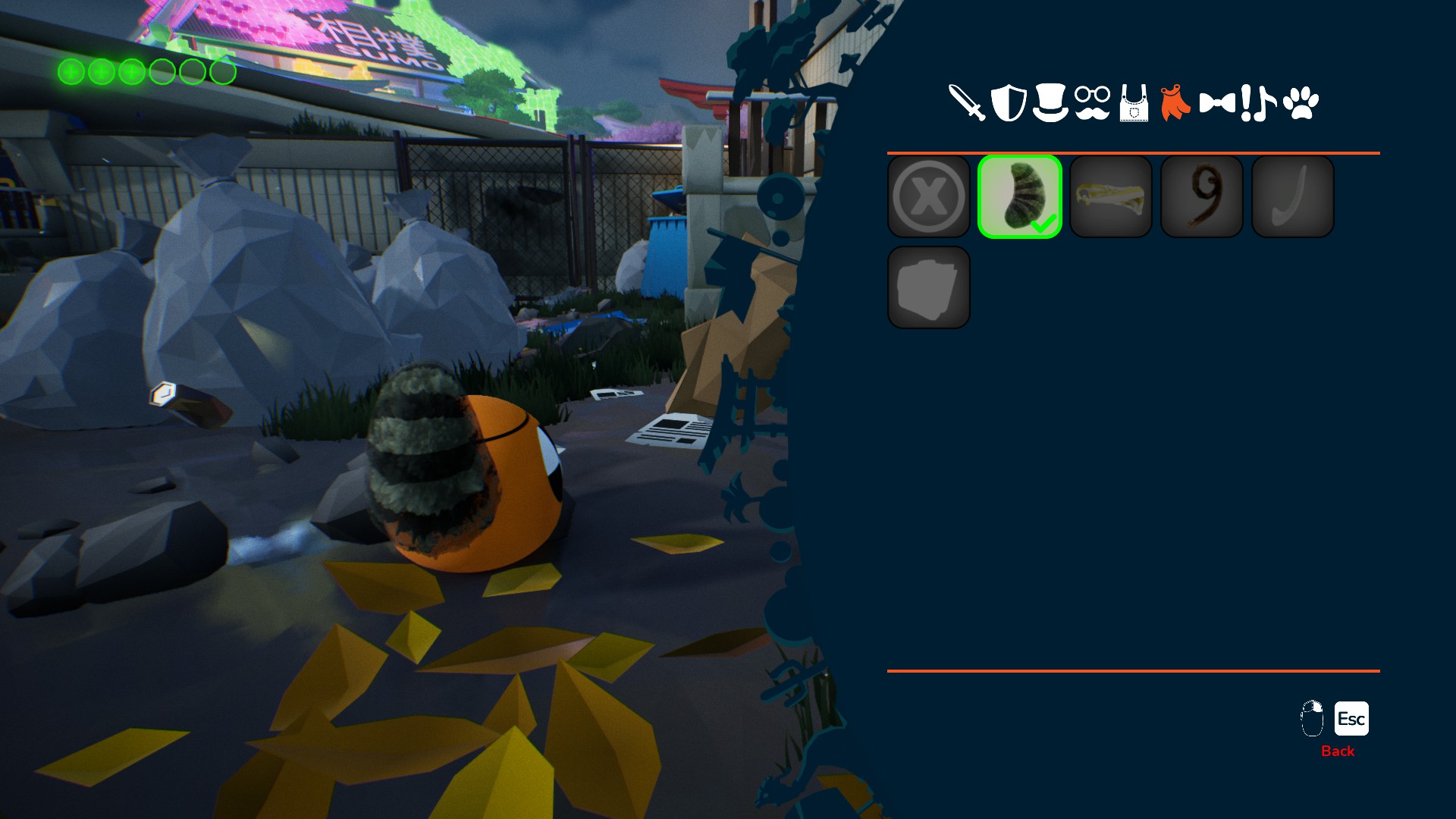
Task: Switch to the sword weapons tab
Action: 967,103
